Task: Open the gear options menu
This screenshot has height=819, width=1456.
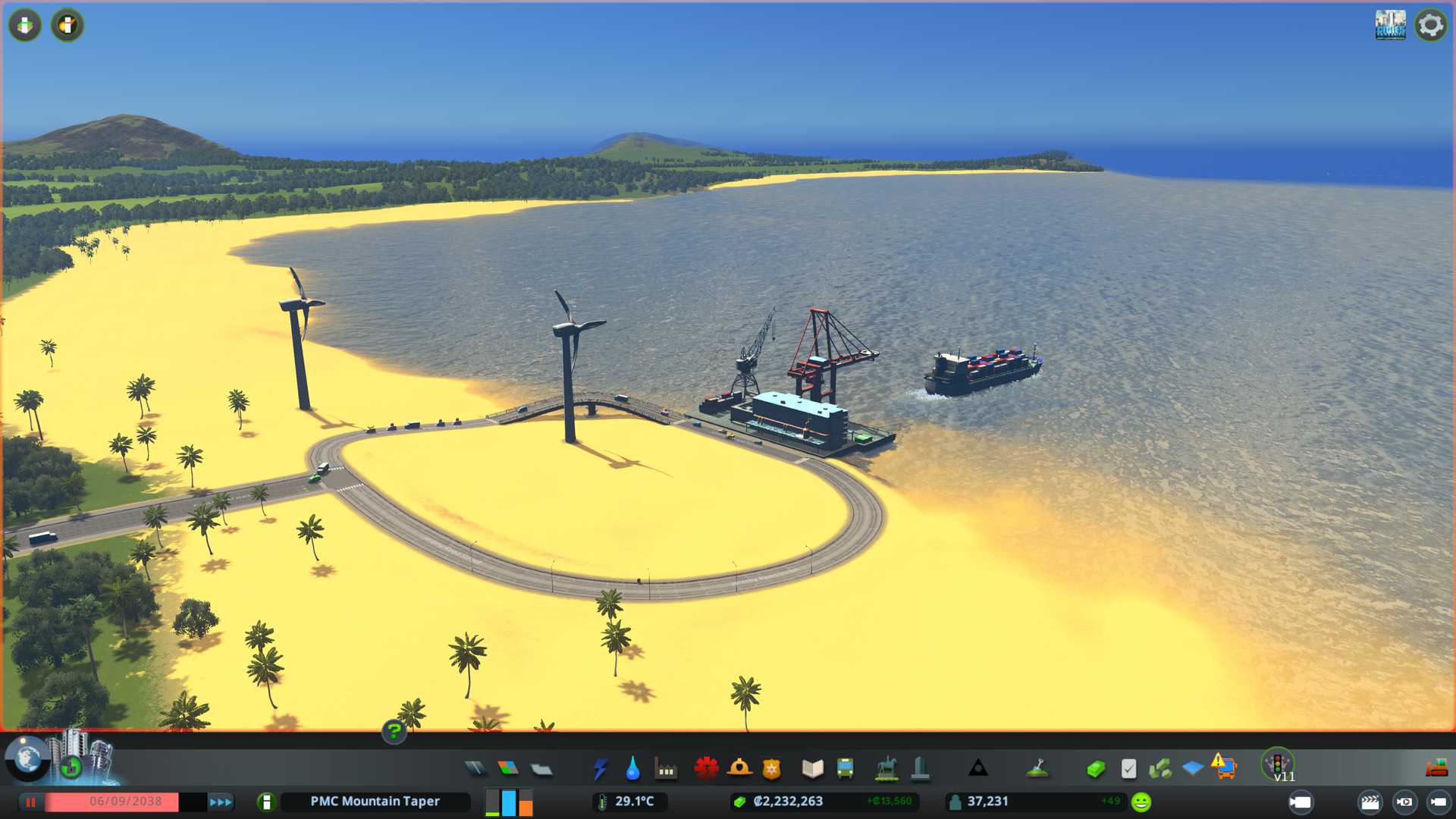Action: (x=1431, y=25)
